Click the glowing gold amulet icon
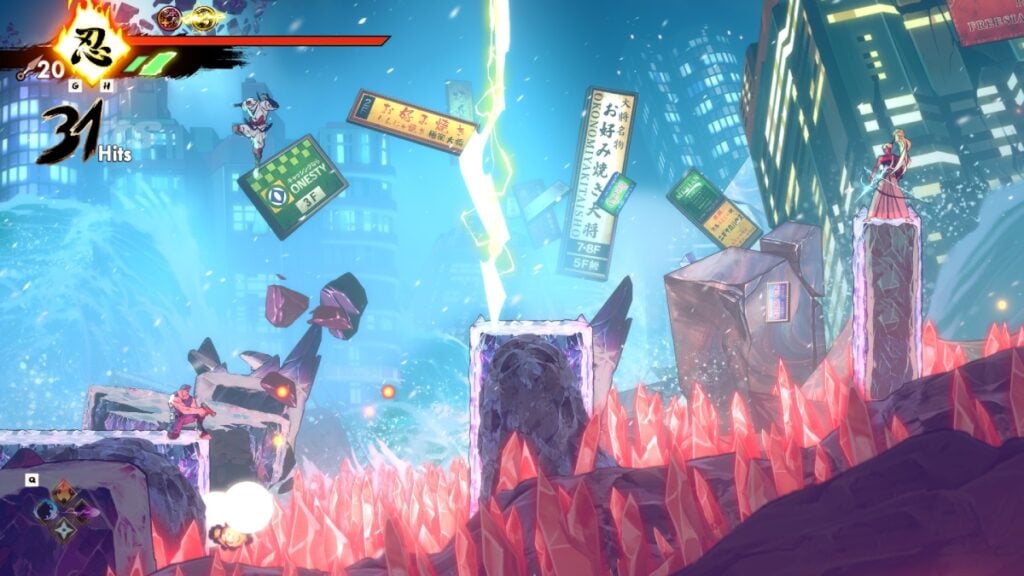Viewport: 1024px width, 576px height. click(x=204, y=16)
